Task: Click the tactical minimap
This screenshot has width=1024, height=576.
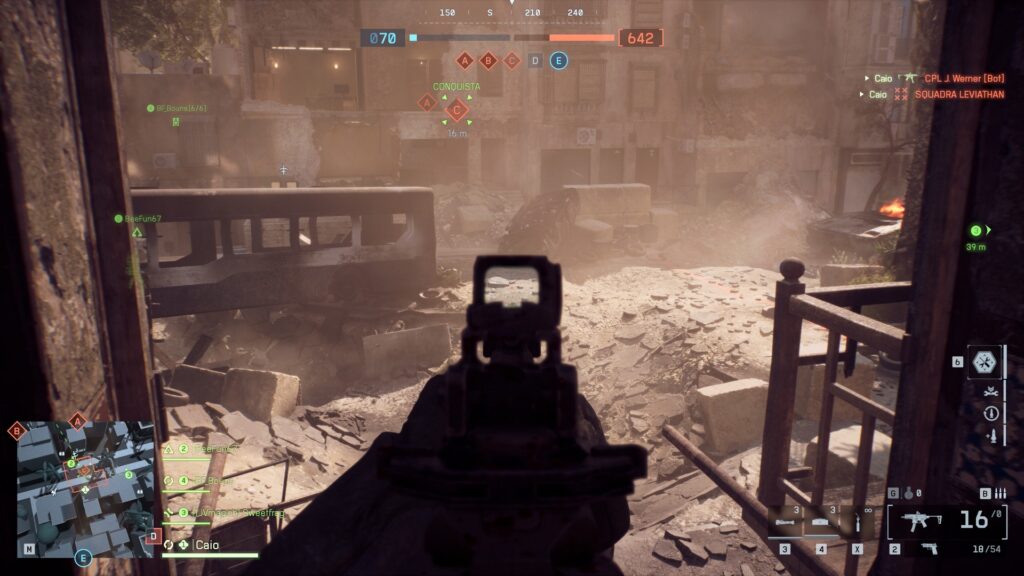Action: tap(86, 488)
